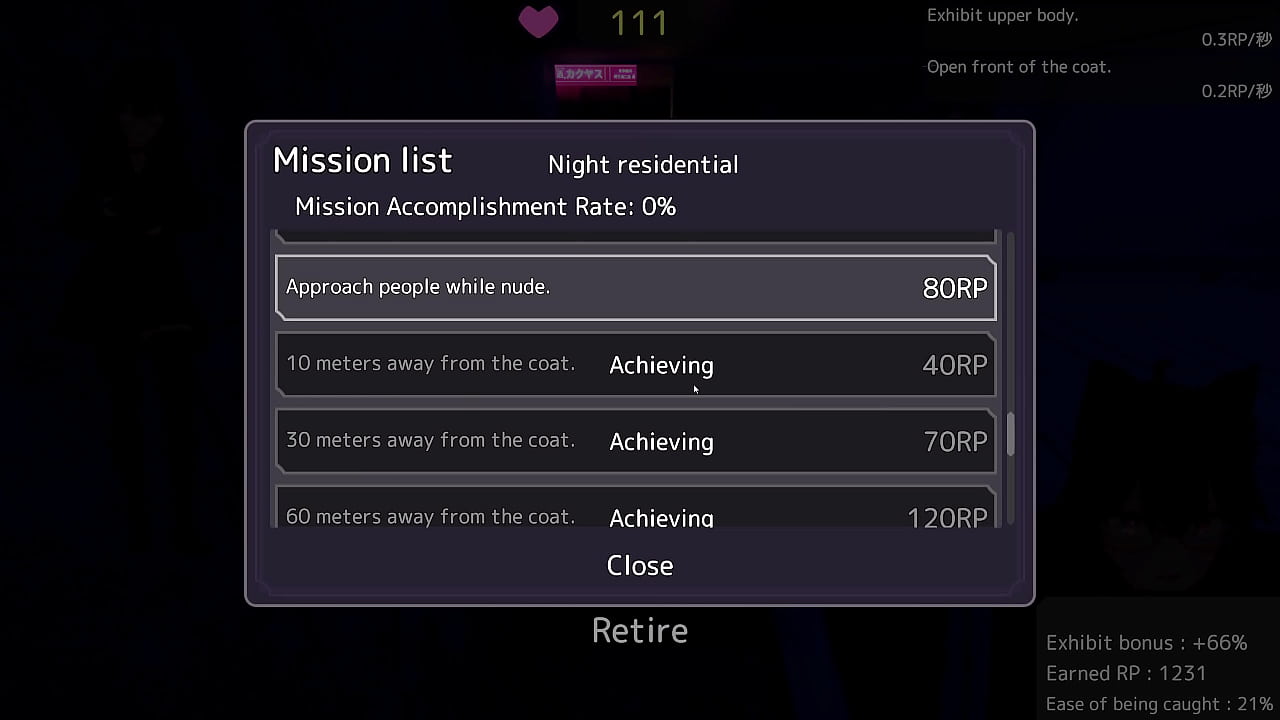
Task: Pick the '60 meters away from the coat' mission
Action: [x=636, y=510]
